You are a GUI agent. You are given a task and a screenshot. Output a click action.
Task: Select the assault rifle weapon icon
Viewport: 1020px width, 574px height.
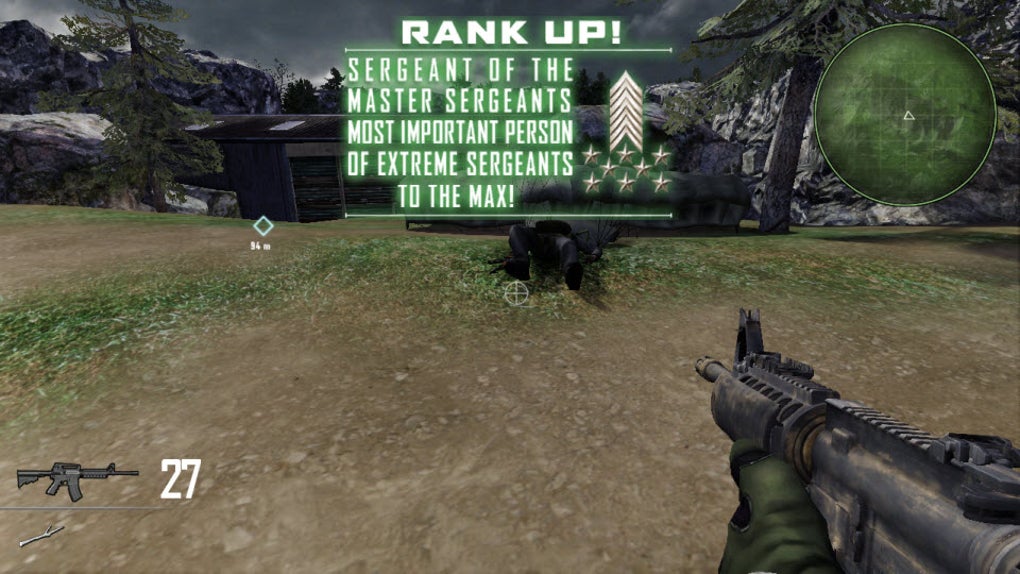(x=77, y=480)
